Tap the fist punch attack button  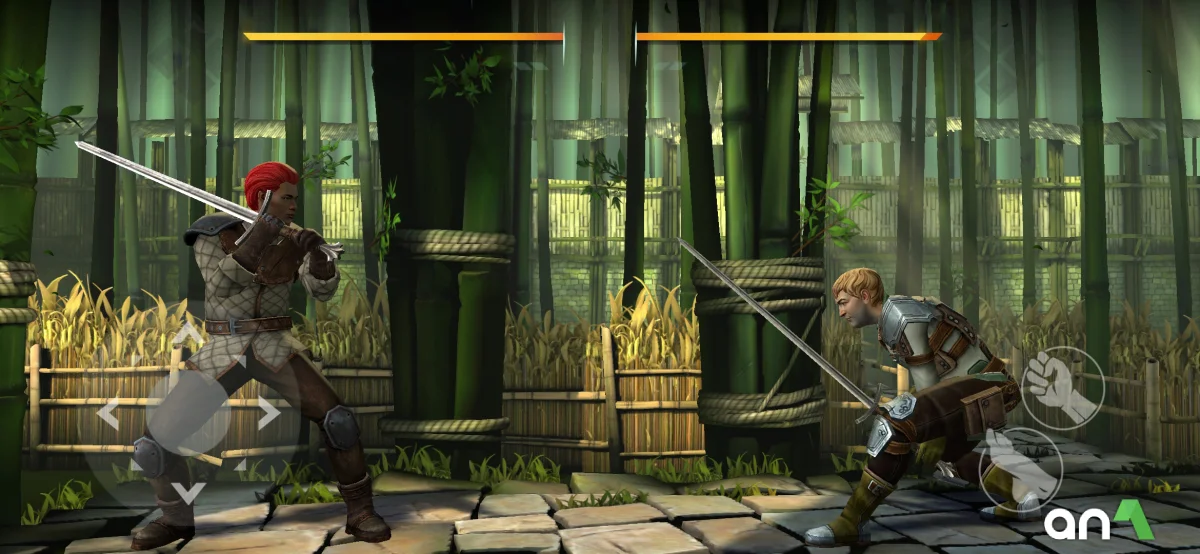point(1062,388)
